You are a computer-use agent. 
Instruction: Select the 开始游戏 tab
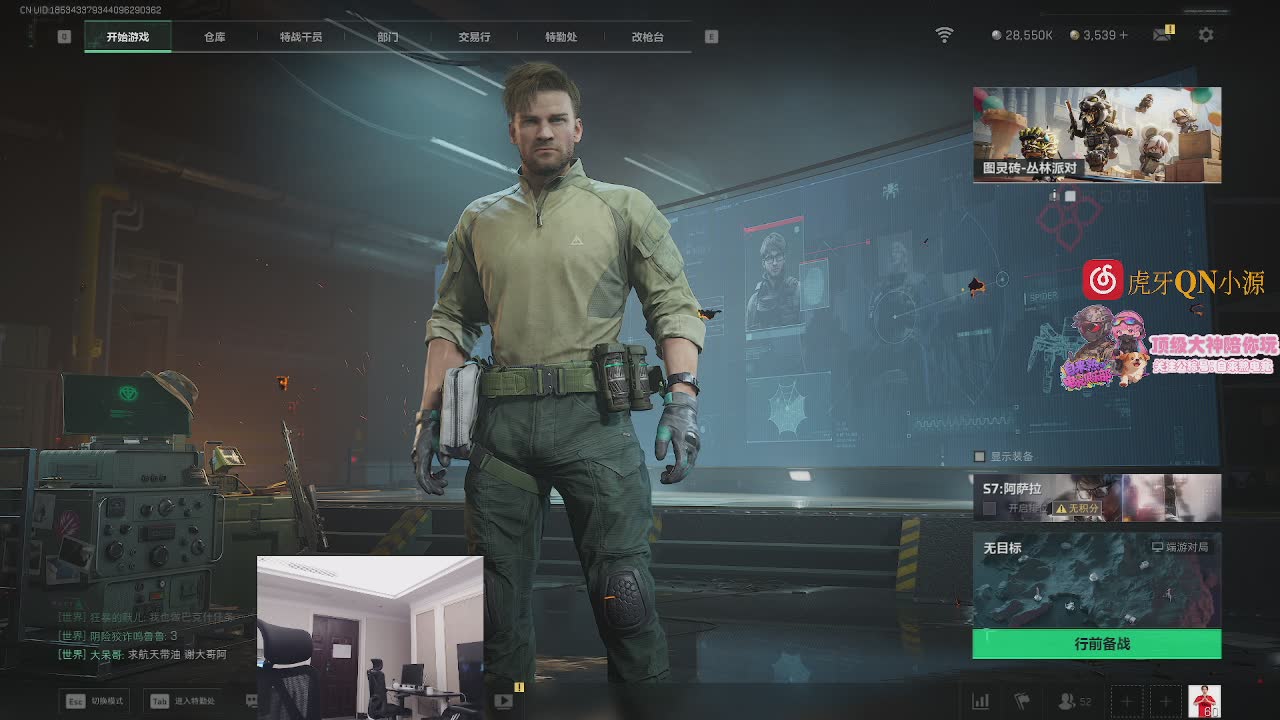point(128,37)
